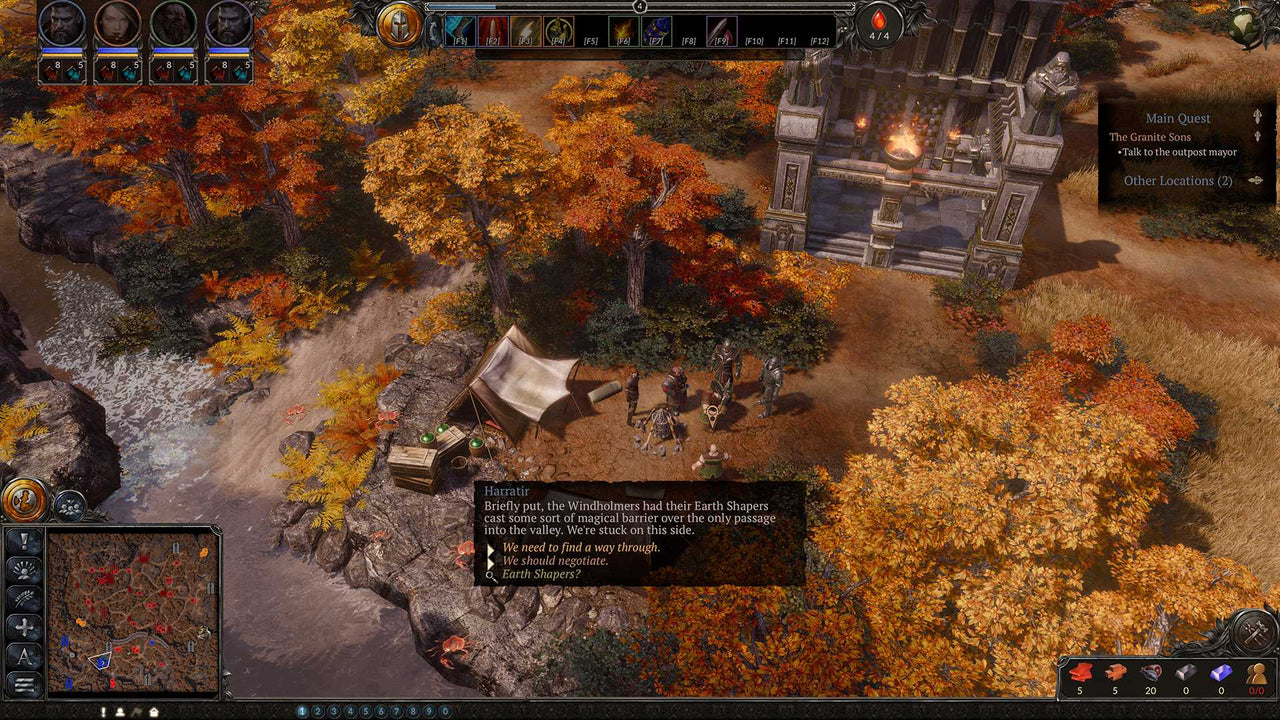1280x720 pixels.
Task: Click the person icon at the bottom center
Action: (120, 713)
